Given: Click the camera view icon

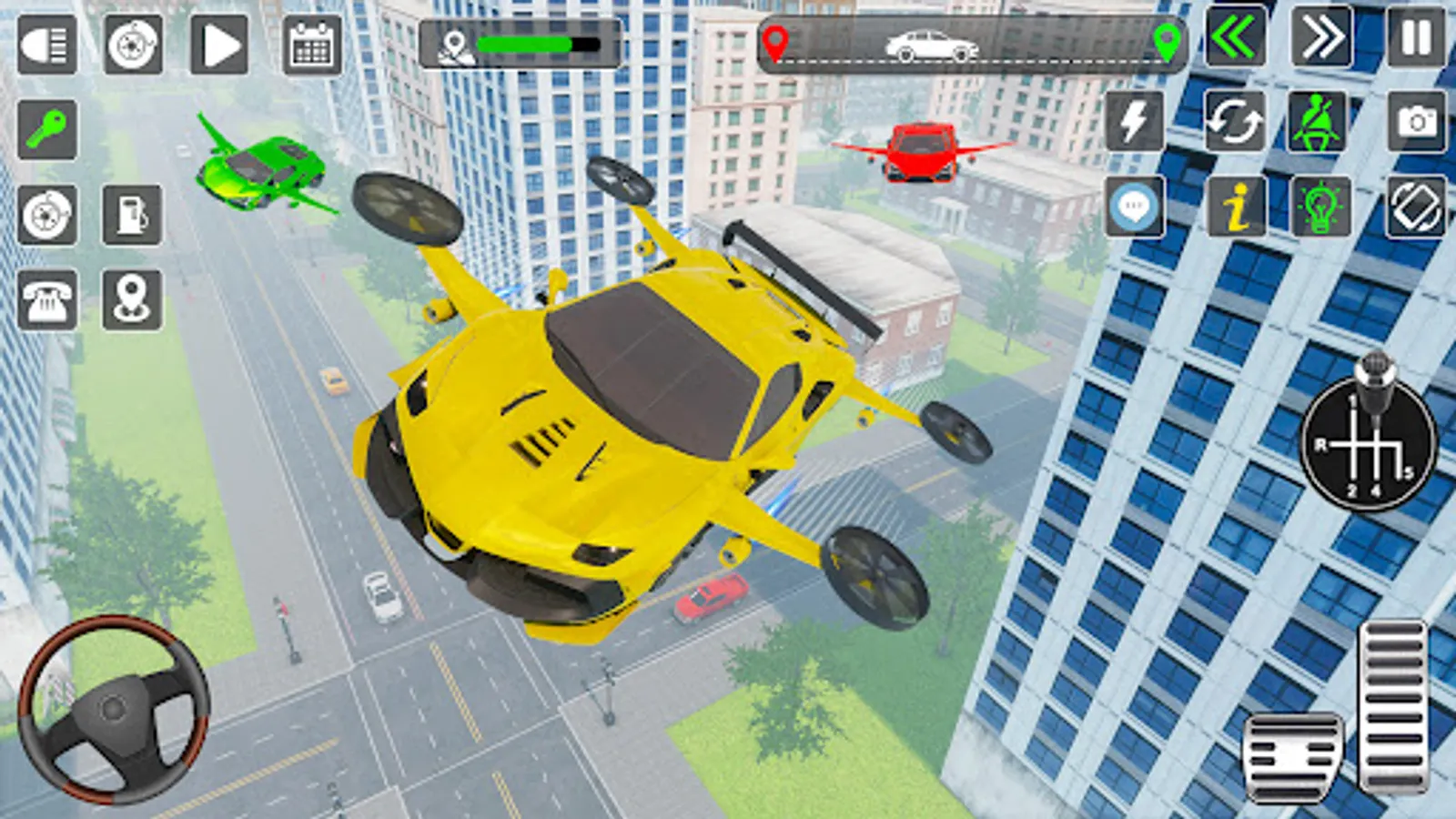Looking at the screenshot, I should pos(1415,121).
